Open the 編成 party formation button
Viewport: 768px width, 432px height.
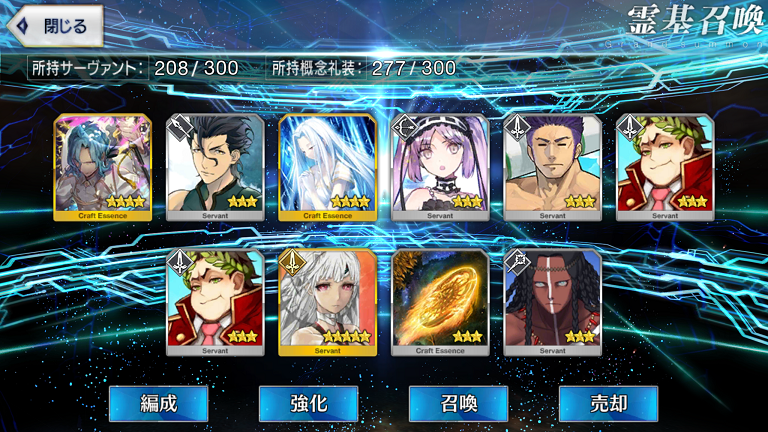158,403
